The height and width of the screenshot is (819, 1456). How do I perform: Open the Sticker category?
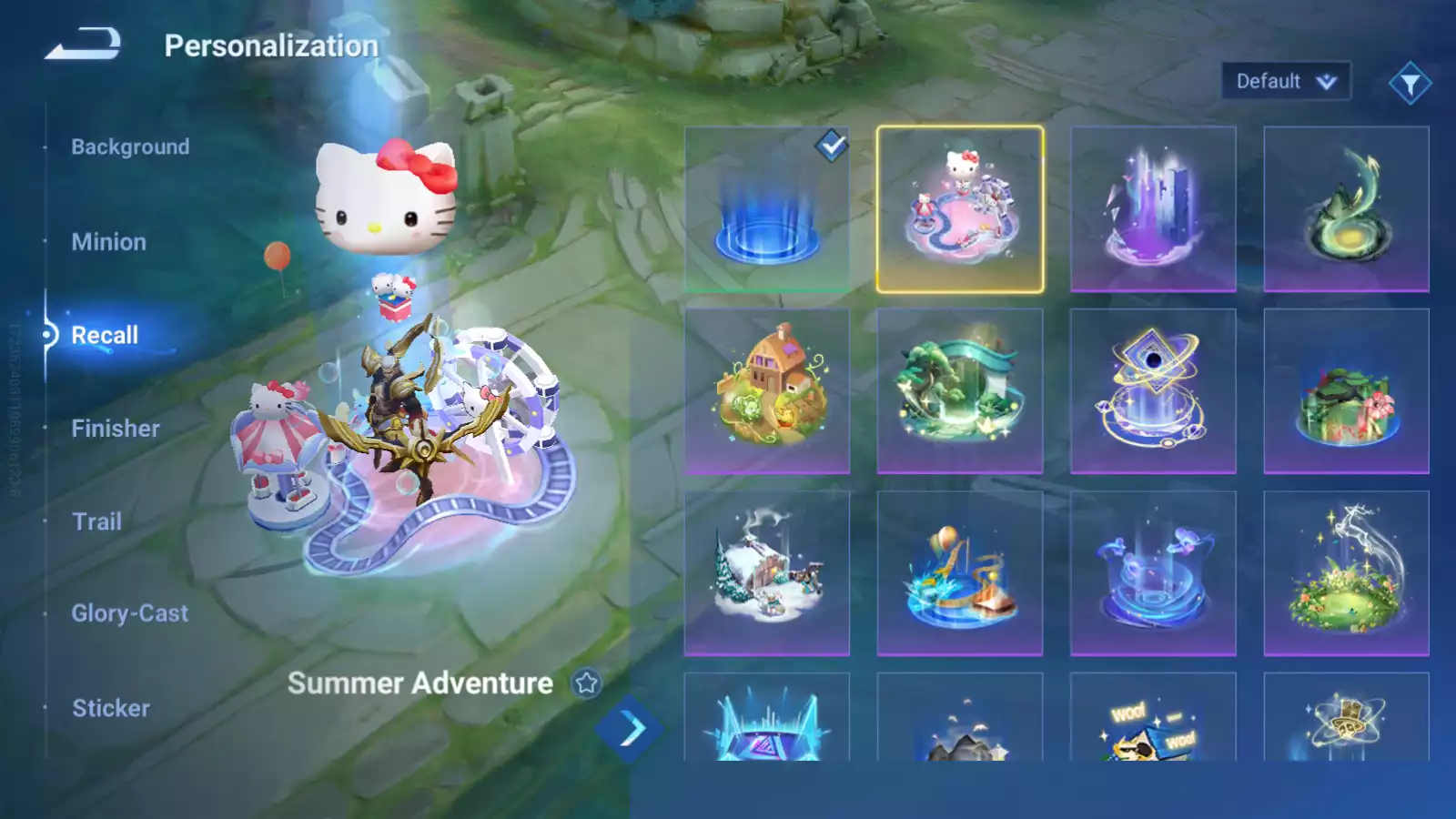[111, 708]
